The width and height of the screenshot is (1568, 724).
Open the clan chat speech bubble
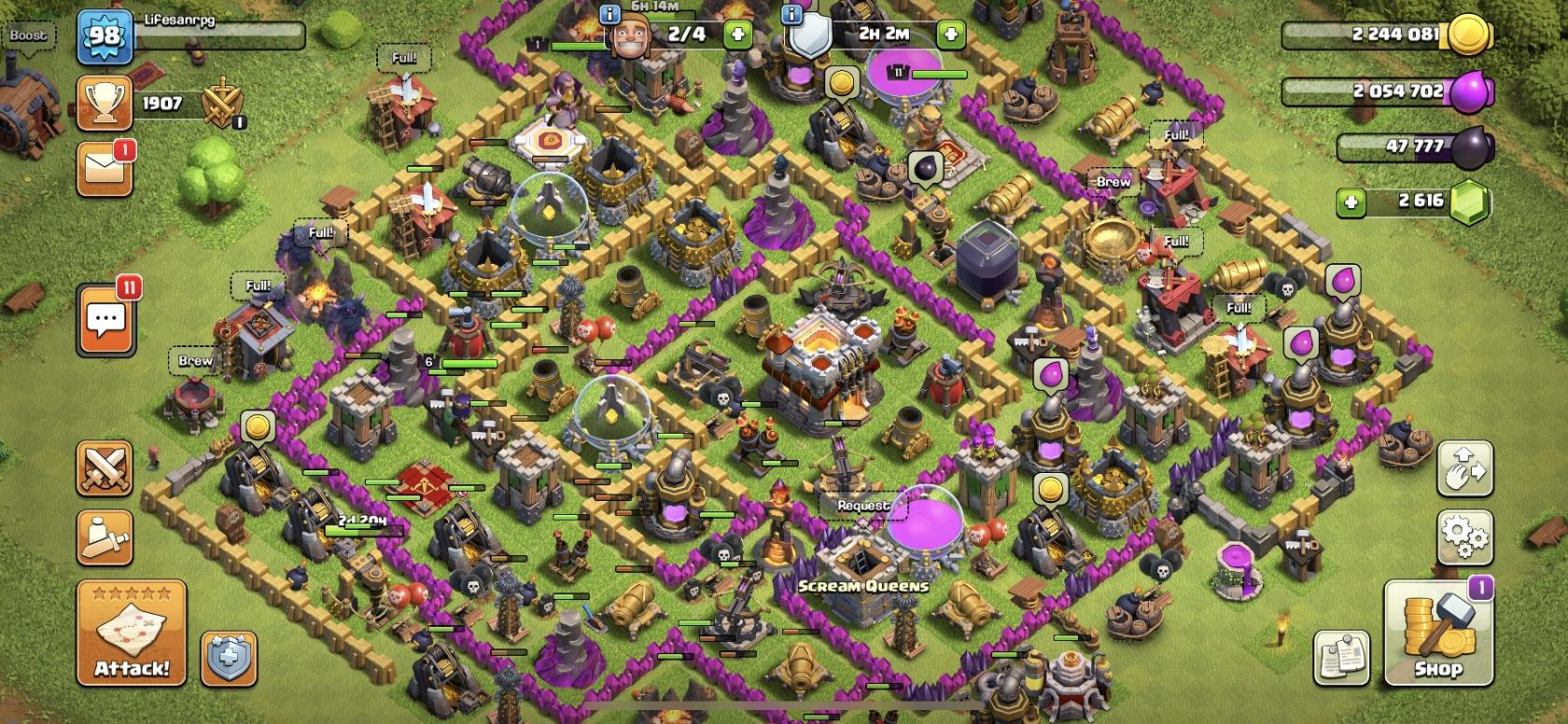click(105, 321)
